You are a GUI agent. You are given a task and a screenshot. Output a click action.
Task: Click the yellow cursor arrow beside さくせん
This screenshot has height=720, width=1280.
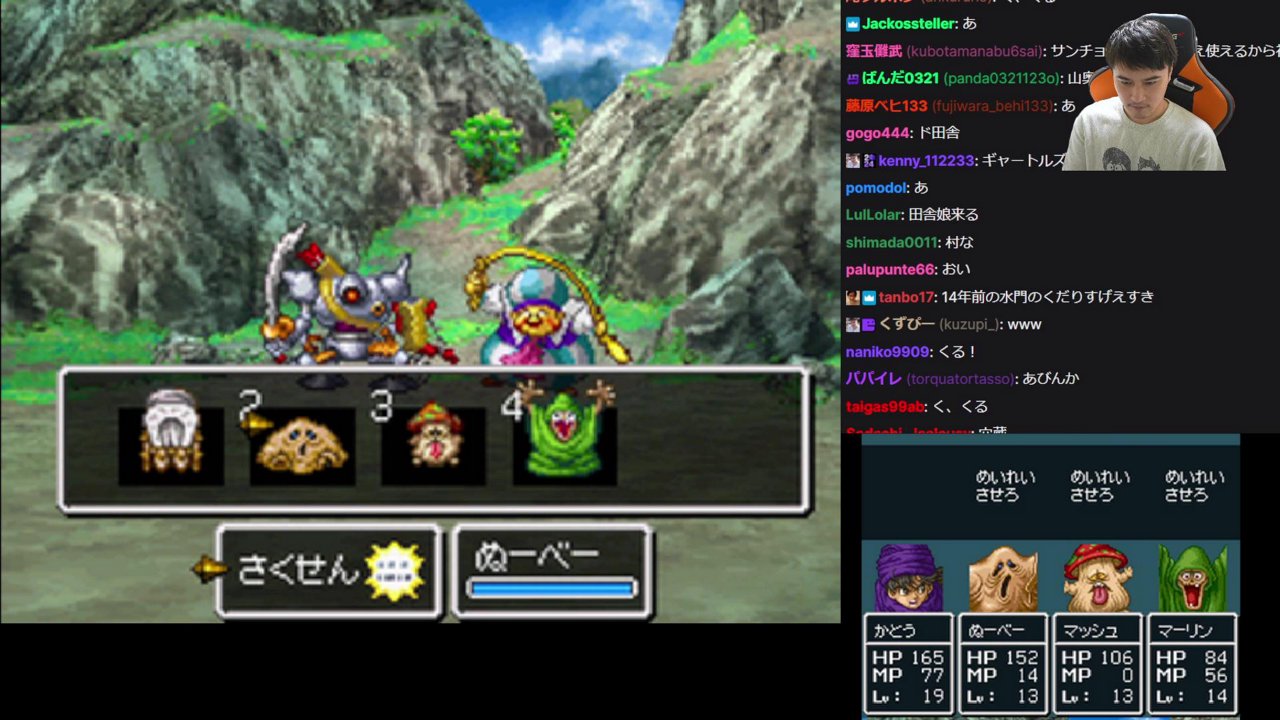point(210,570)
